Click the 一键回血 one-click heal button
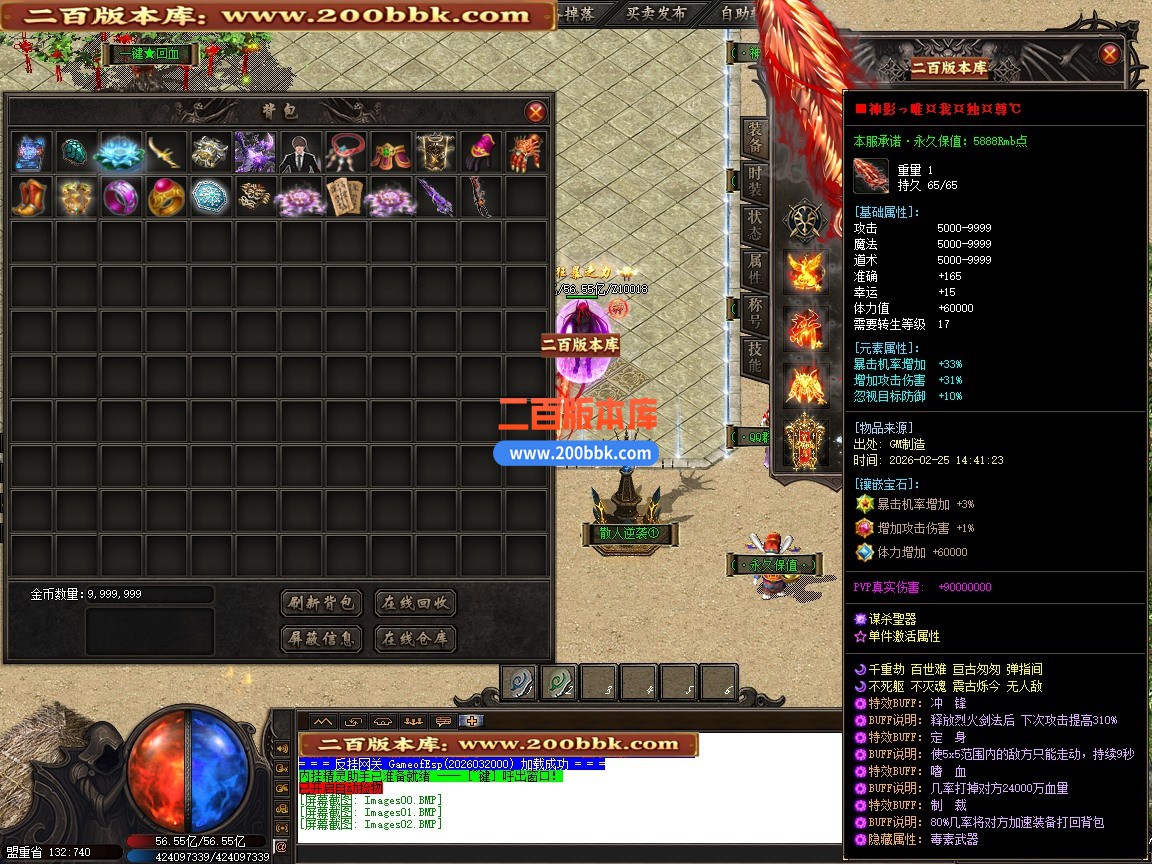 point(146,55)
